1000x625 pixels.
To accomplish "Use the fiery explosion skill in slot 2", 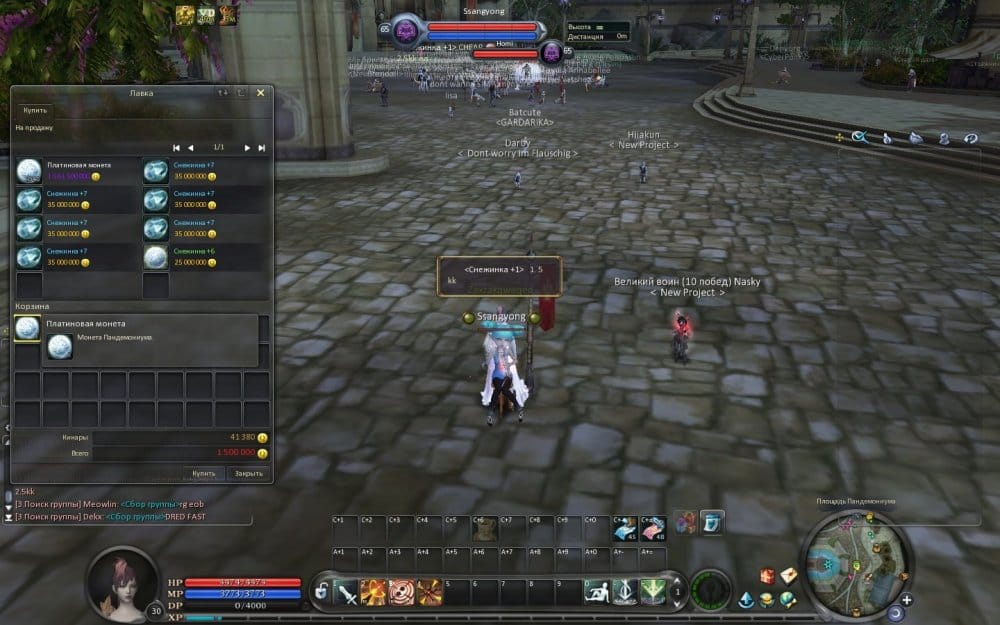I will point(374,591).
